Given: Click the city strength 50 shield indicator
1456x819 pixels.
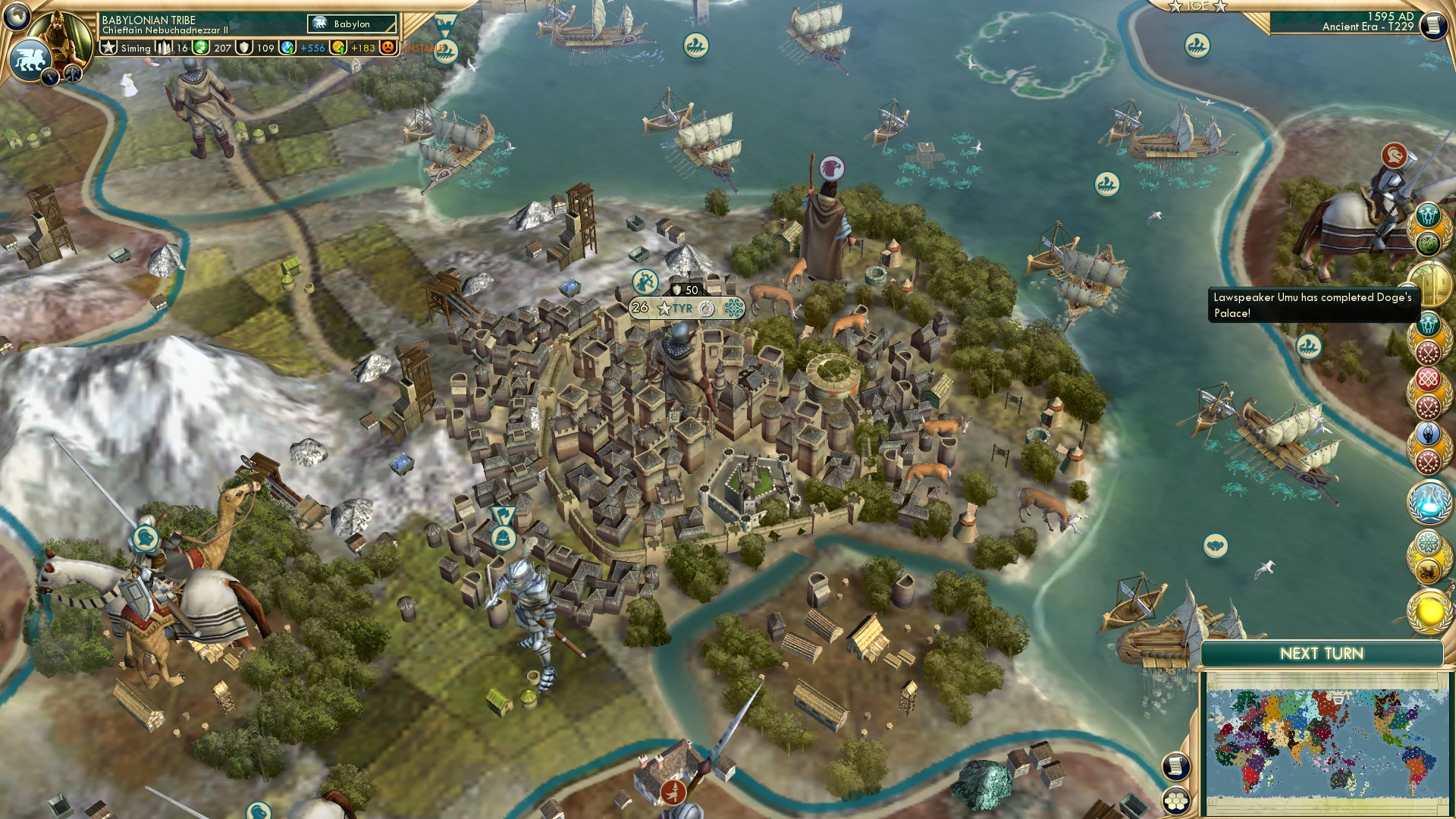Looking at the screenshot, I should point(689,289).
